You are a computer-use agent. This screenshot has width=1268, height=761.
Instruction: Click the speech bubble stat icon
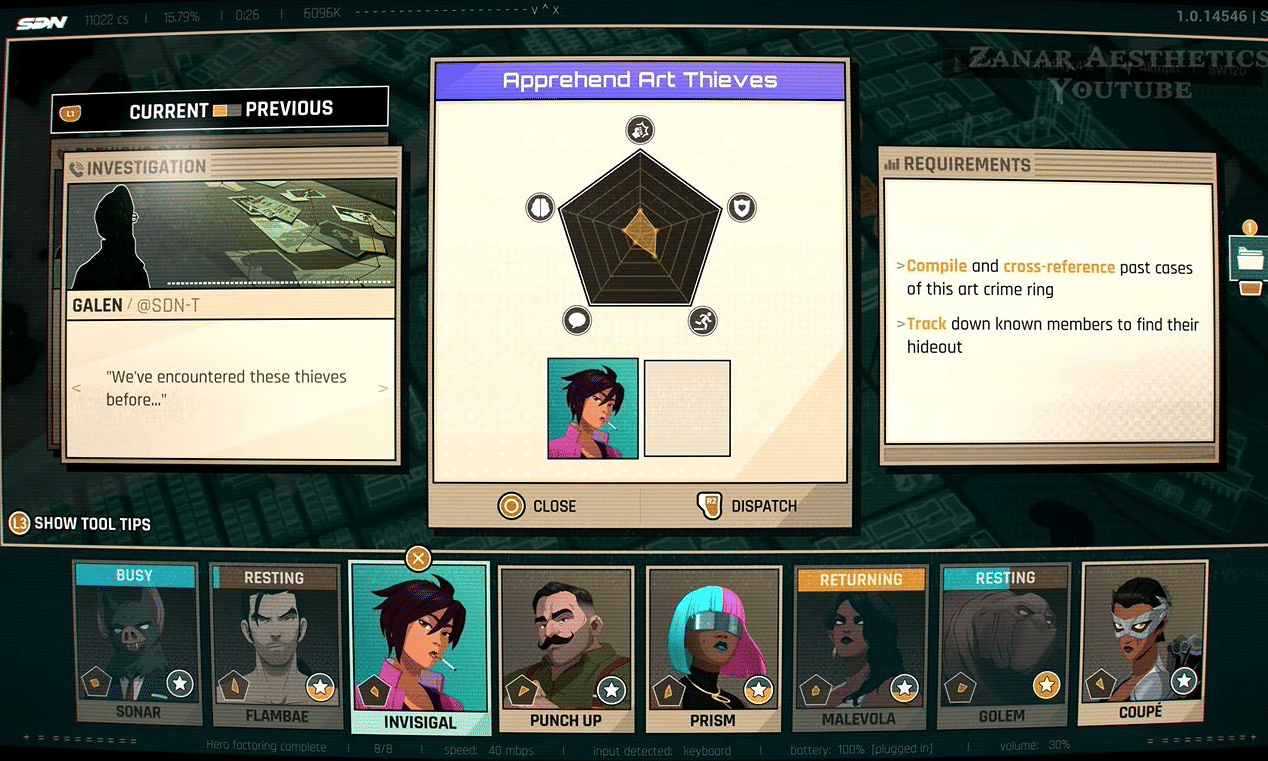click(577, 321)
